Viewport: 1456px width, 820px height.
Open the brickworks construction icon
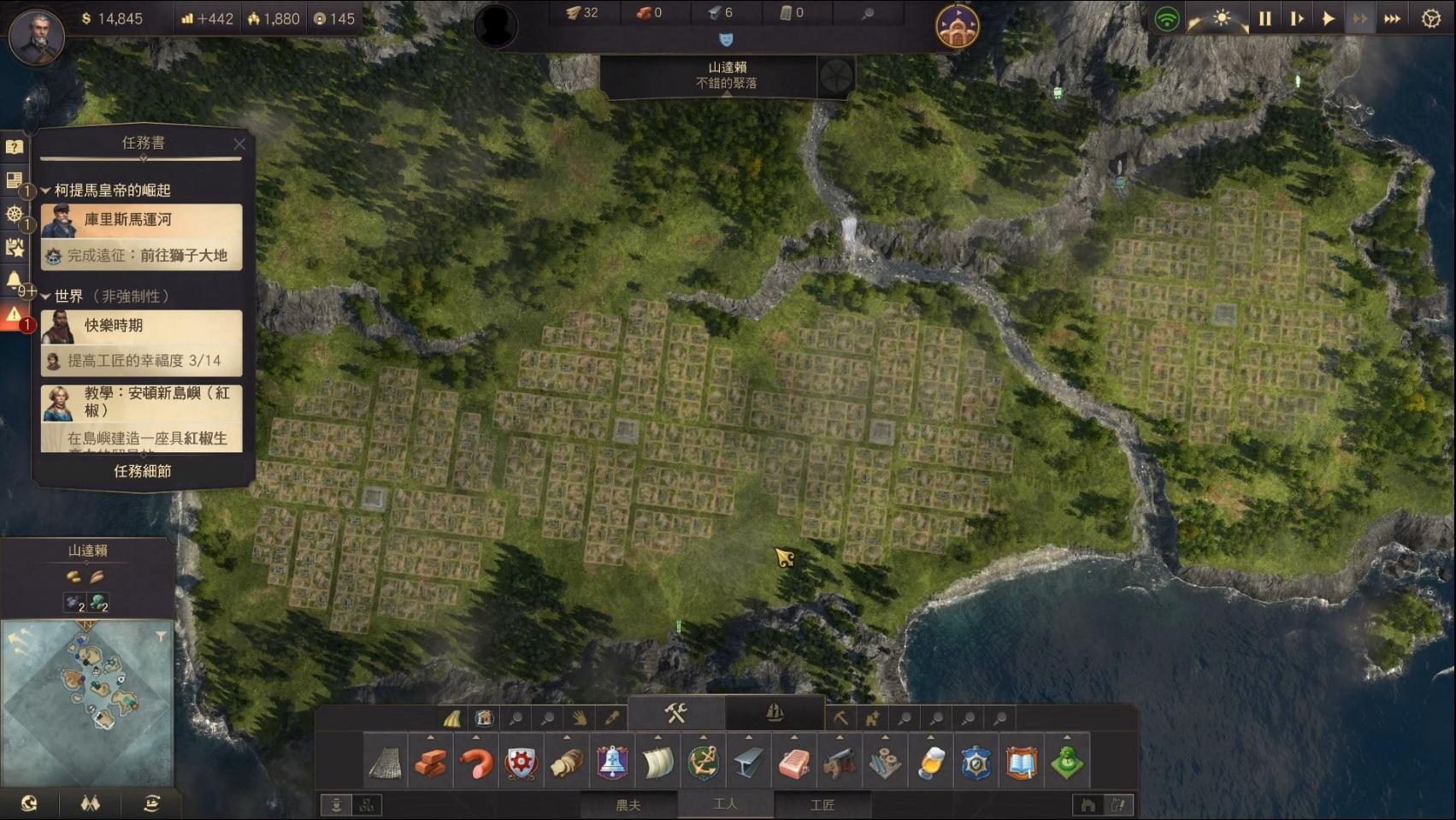(433, 762)
